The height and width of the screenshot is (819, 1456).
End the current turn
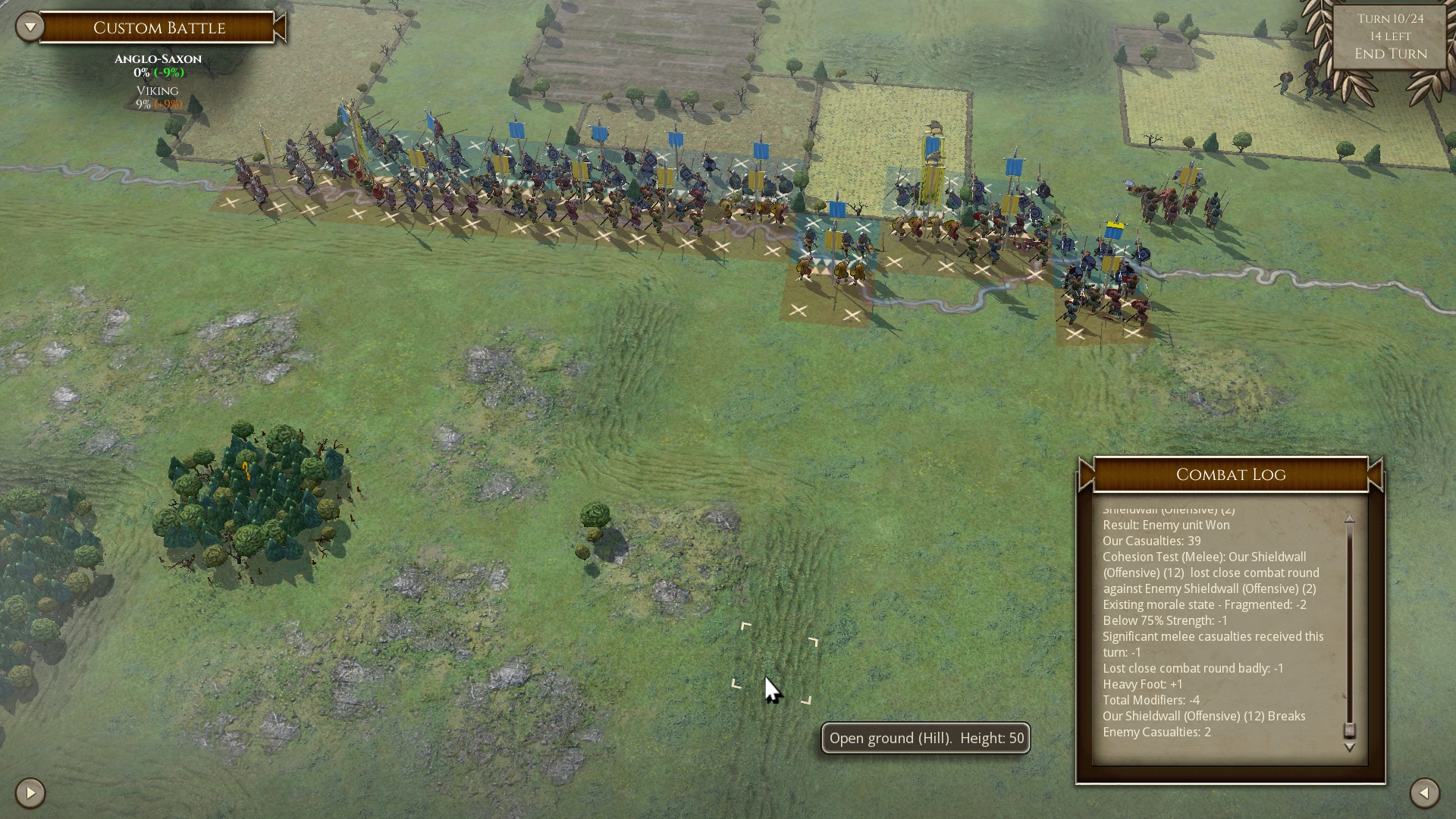pyautogui.click(x=1390, y=54)
